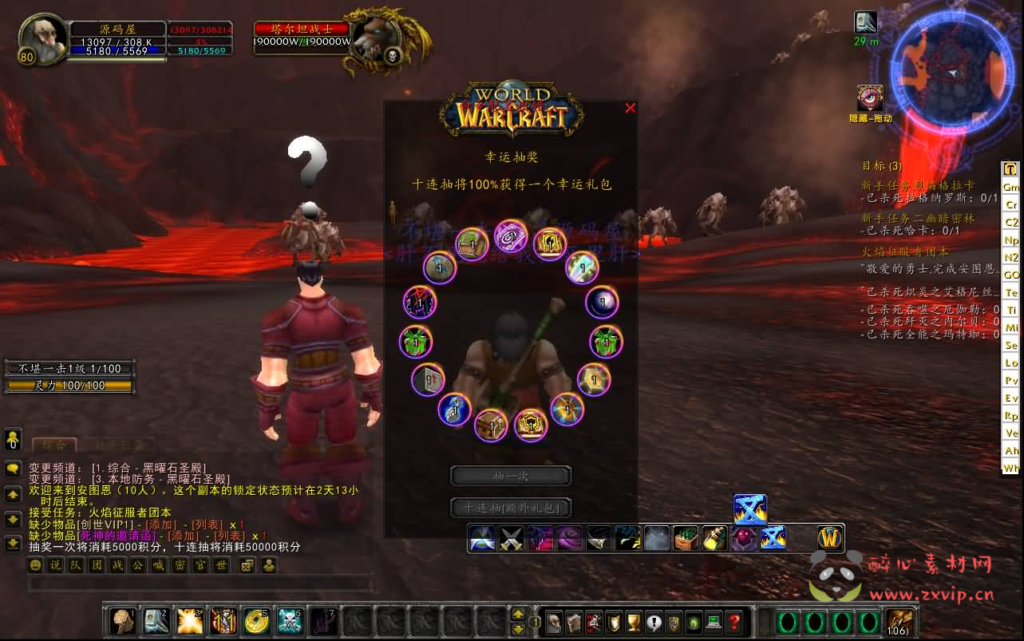Viewport: 1024px width, 641px height.
Task: Activate the radiant burst action bar ability
Action: (x=190, y=621)
